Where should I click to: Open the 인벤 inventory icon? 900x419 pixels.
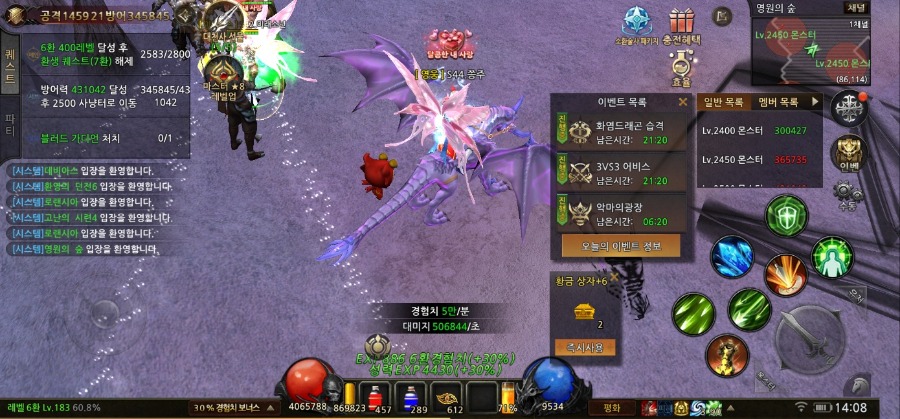849,152
